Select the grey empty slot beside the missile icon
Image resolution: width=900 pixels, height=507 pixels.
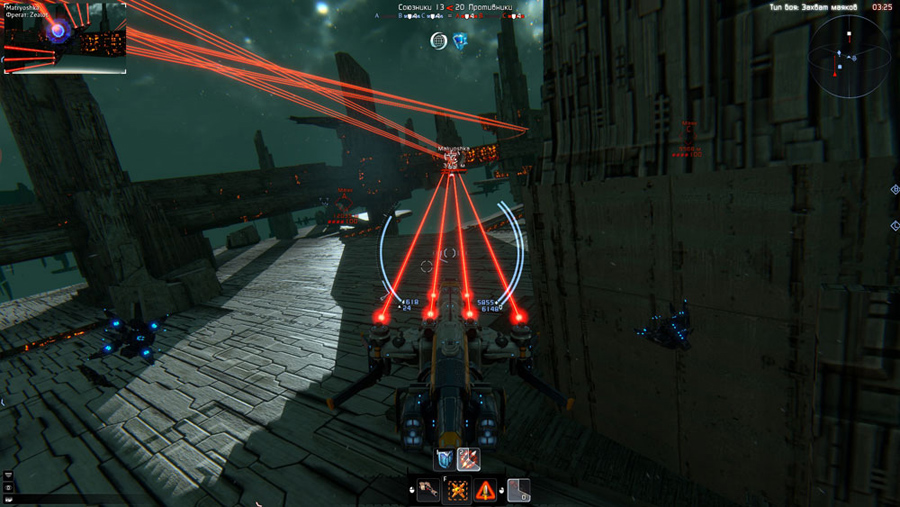pyautogui.click(x=517, y=490)
